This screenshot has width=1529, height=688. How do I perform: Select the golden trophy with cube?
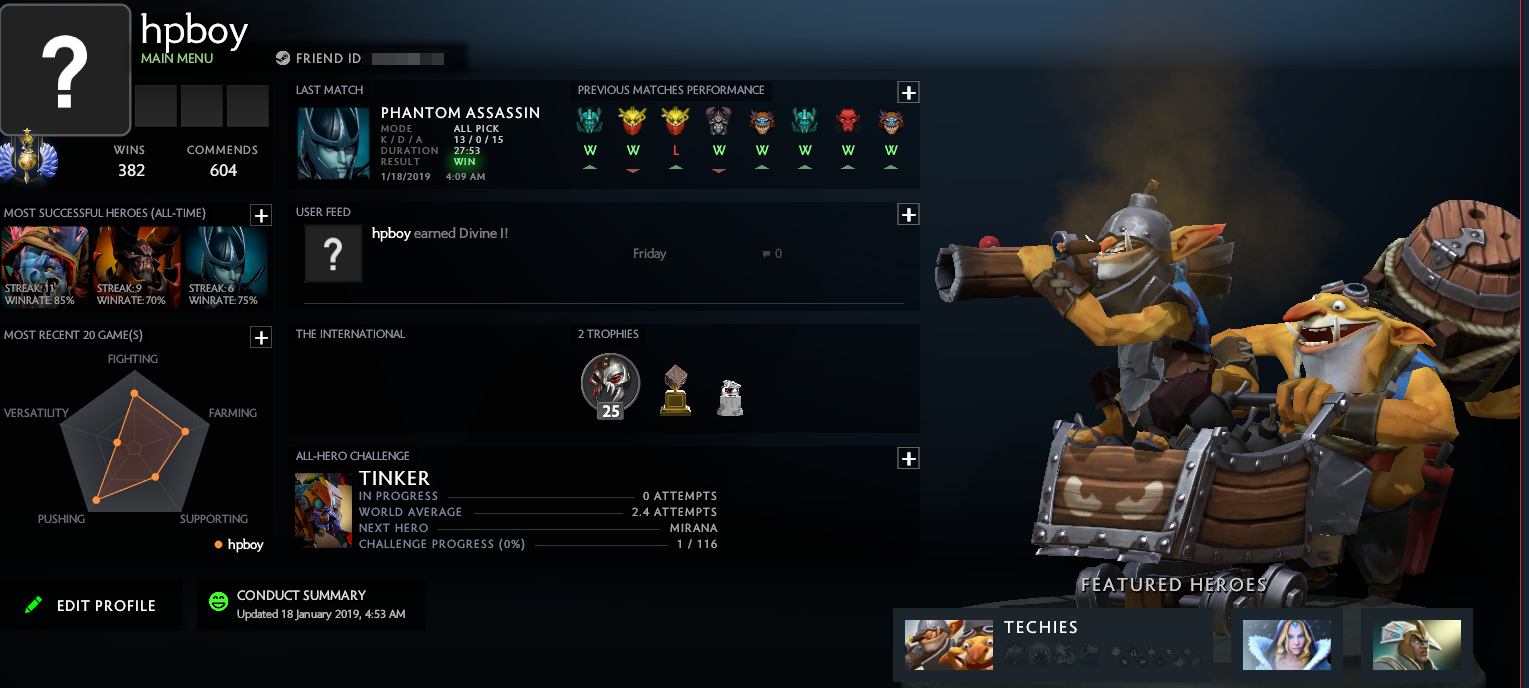(676, 390)
